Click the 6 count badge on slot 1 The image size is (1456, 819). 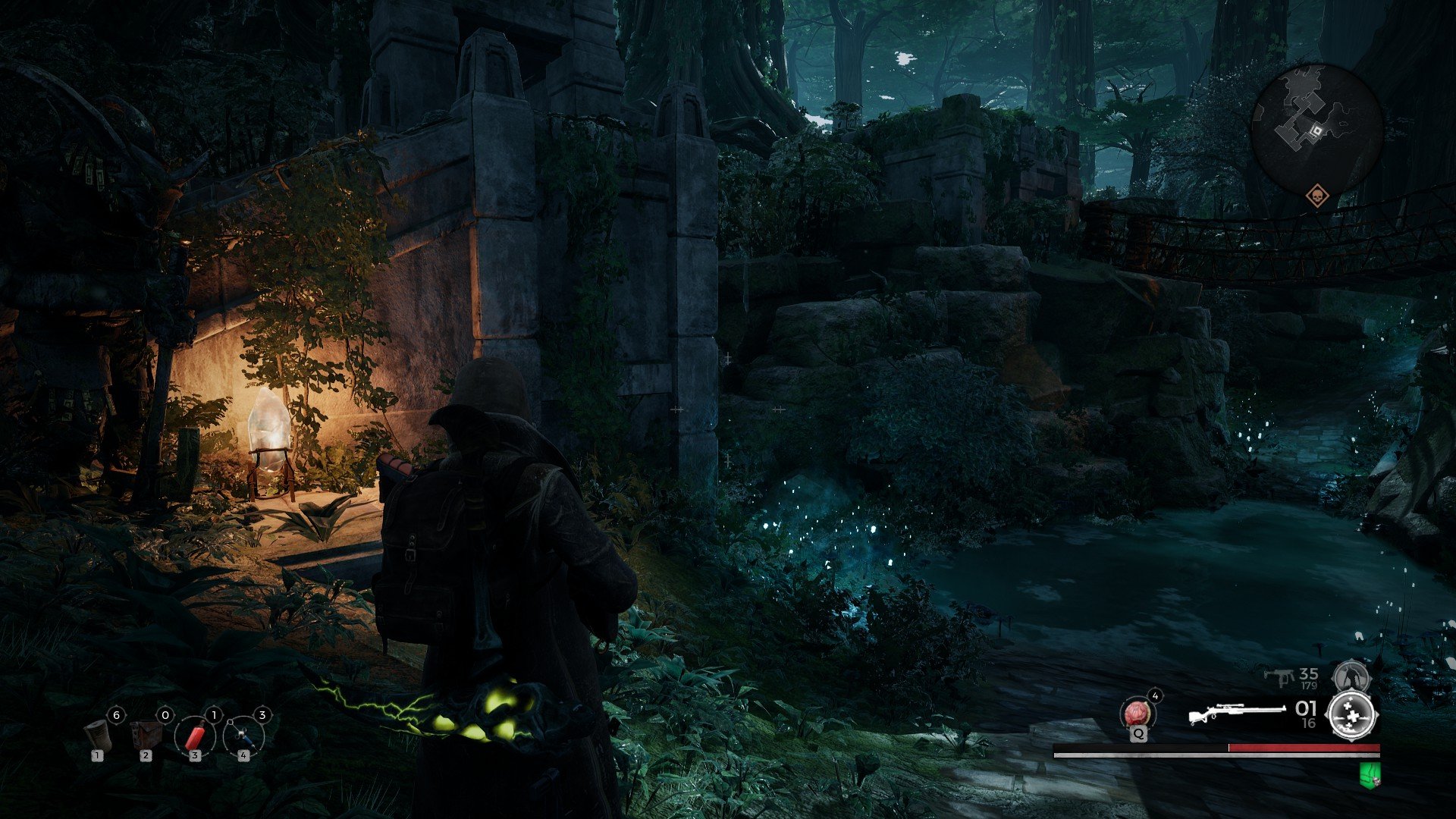coord(117,715)
